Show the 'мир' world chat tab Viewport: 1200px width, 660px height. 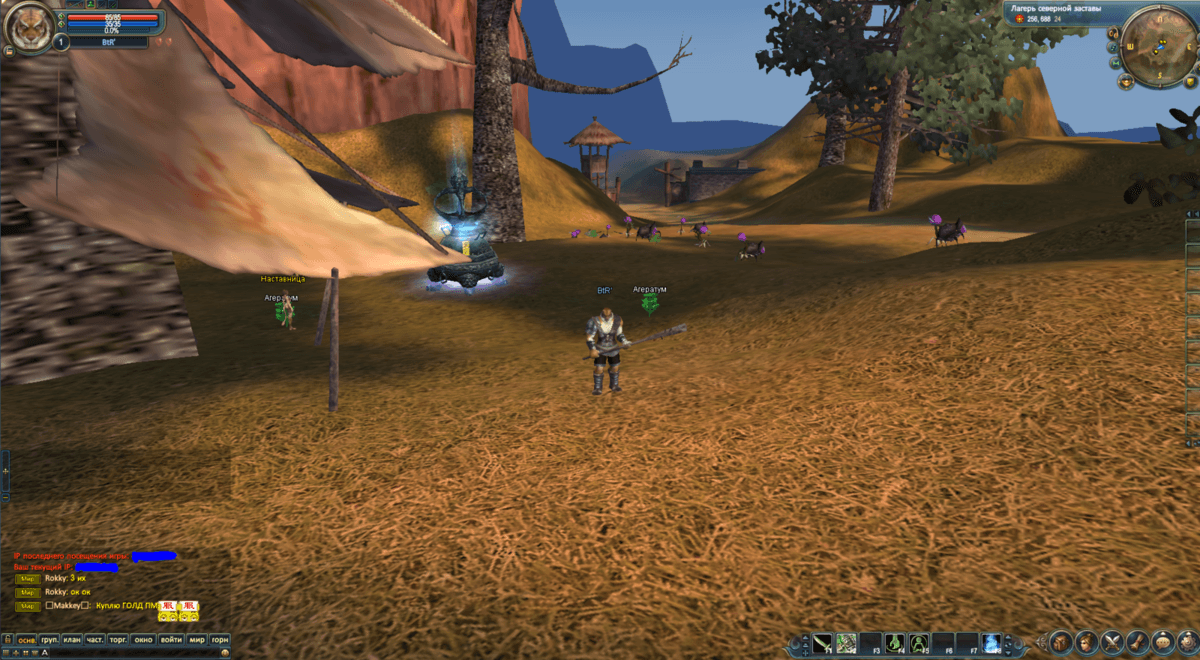197,639
